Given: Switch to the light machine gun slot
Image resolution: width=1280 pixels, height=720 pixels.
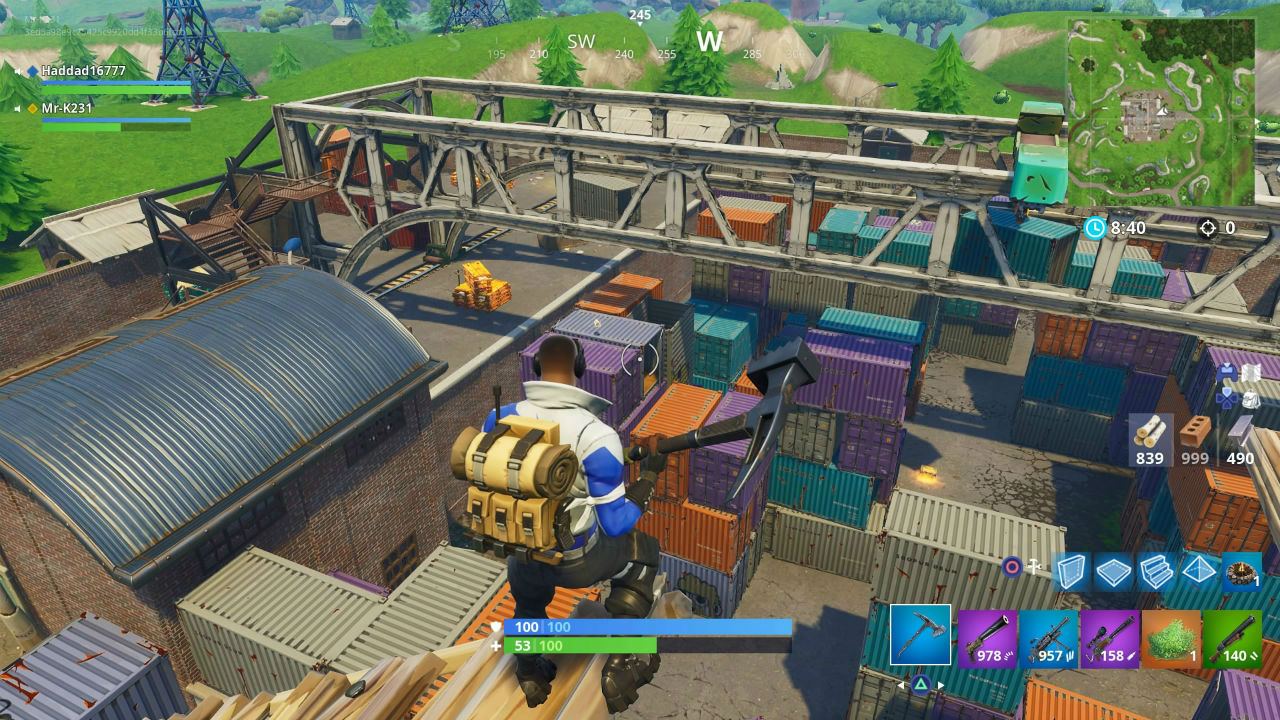Looking at the screenshot, I should click(1049, 638).
